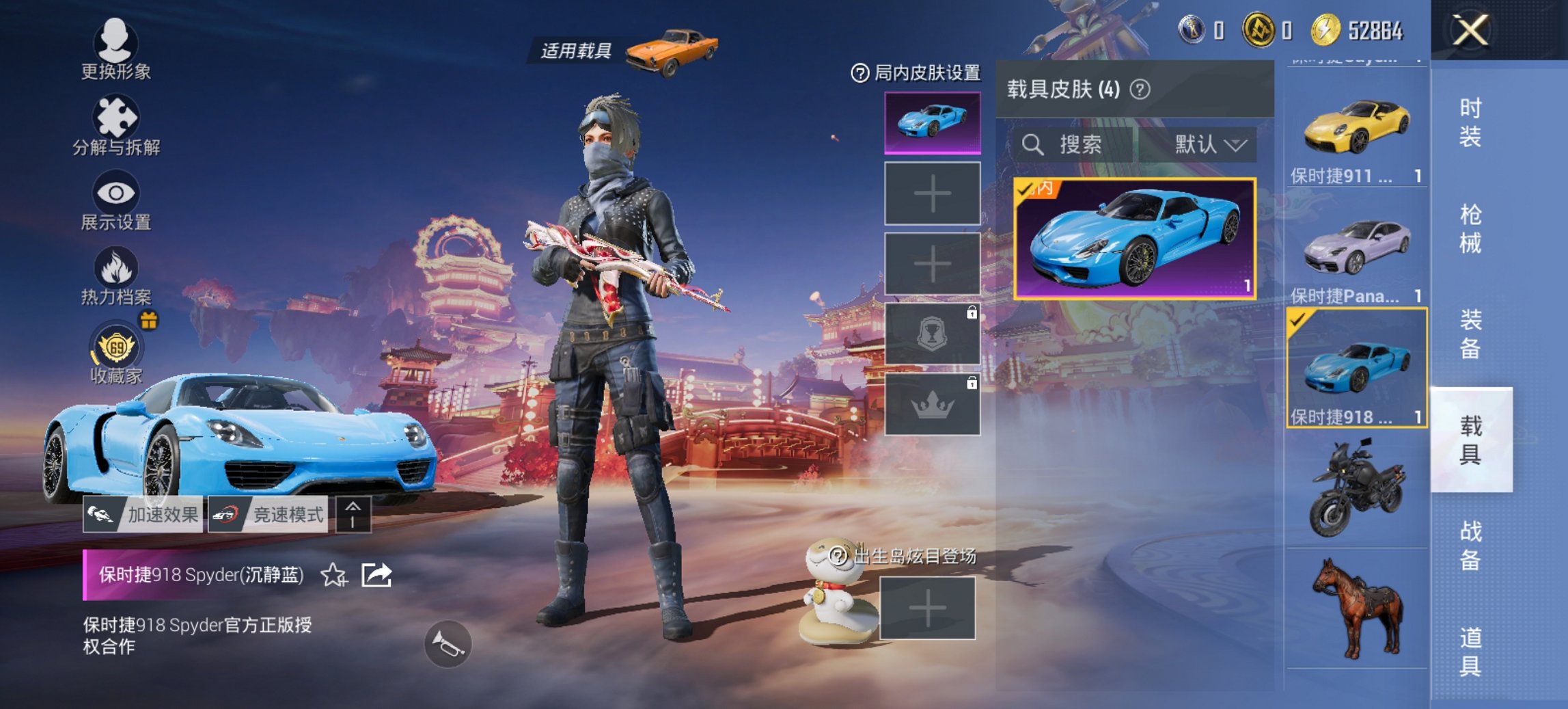View the 热力档案 heat profile
The image size is (1568, 709).
pos(116,273)
